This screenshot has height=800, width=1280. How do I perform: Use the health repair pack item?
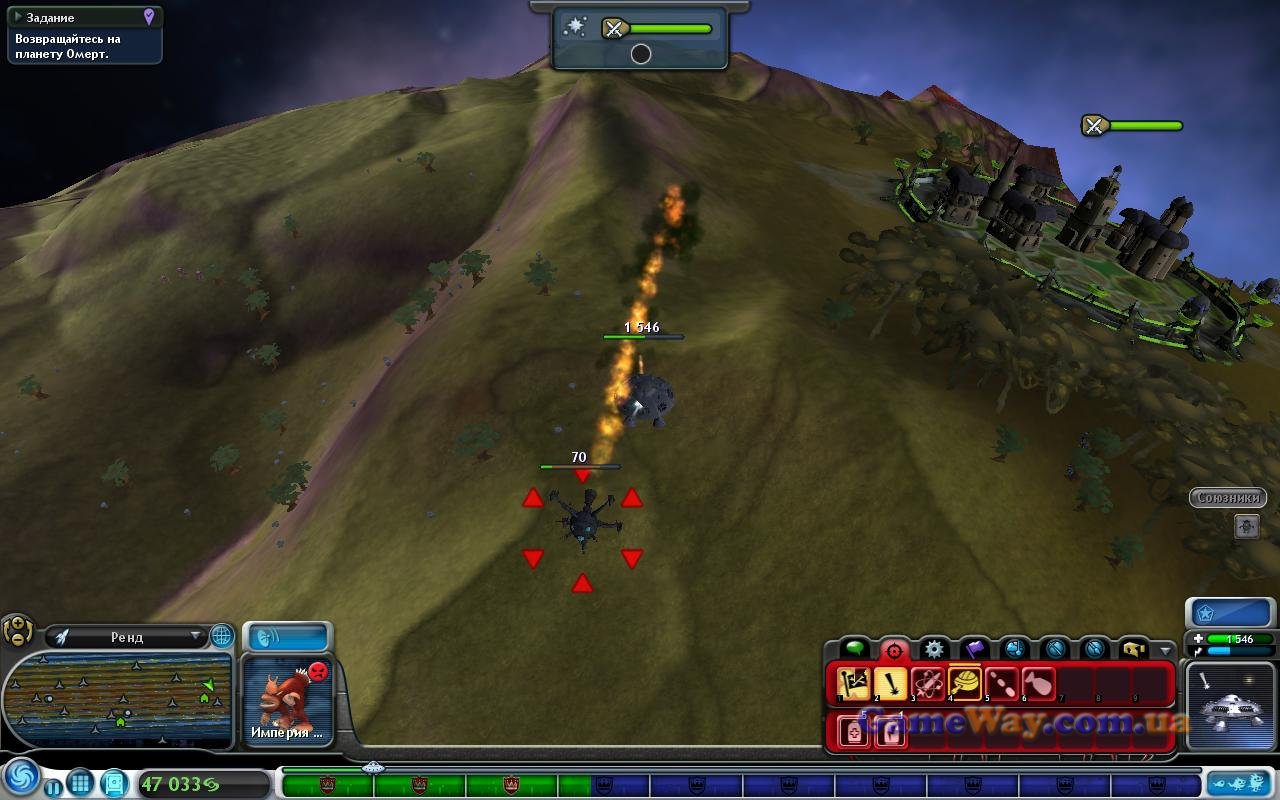[853, 731]
